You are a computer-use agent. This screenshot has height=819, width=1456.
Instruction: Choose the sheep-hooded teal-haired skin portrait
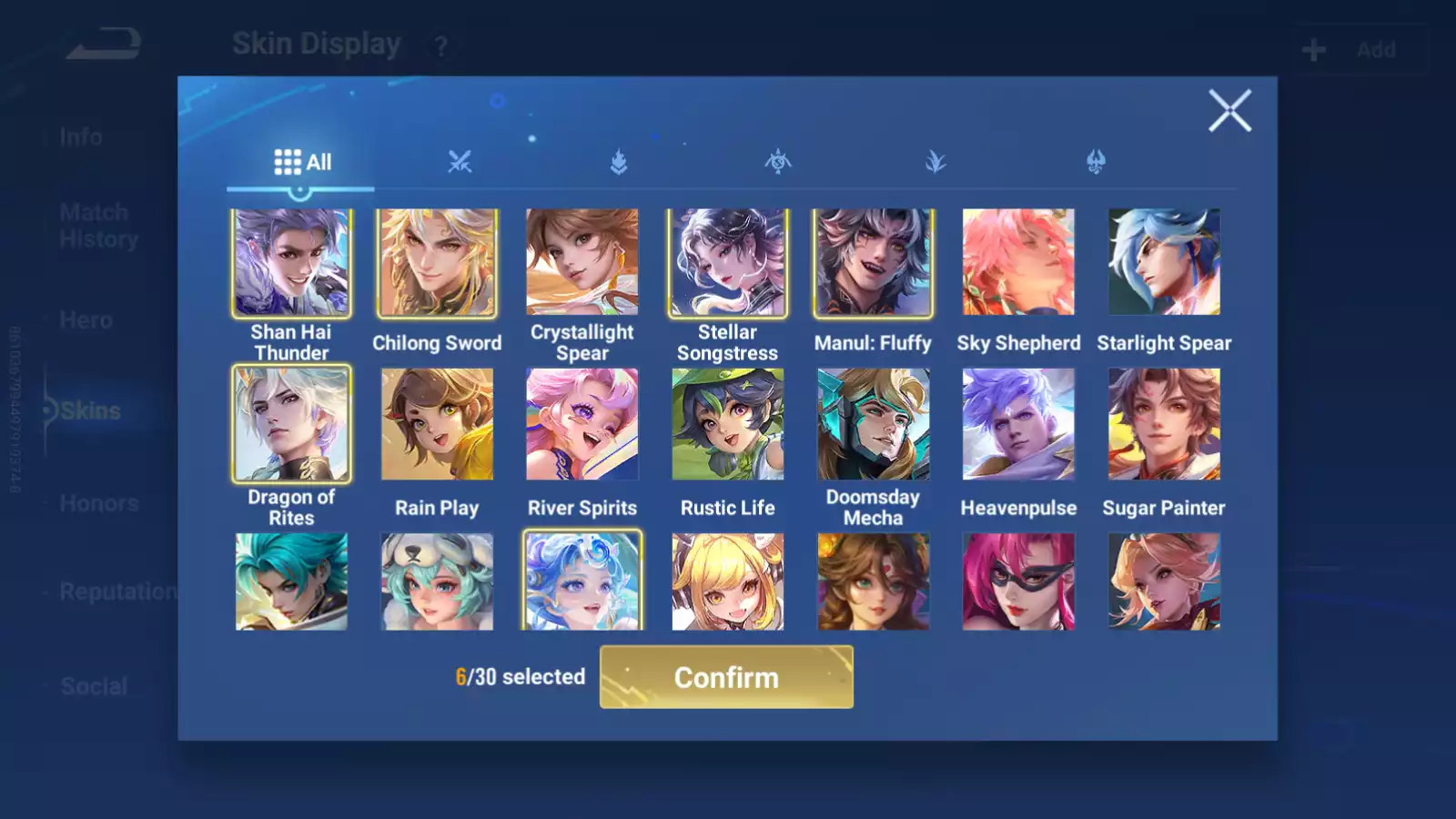[x=437, y=581]
